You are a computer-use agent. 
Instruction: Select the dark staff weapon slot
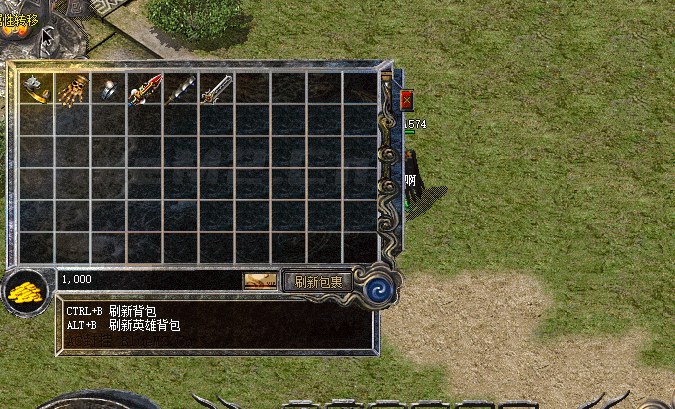(181, 89)
